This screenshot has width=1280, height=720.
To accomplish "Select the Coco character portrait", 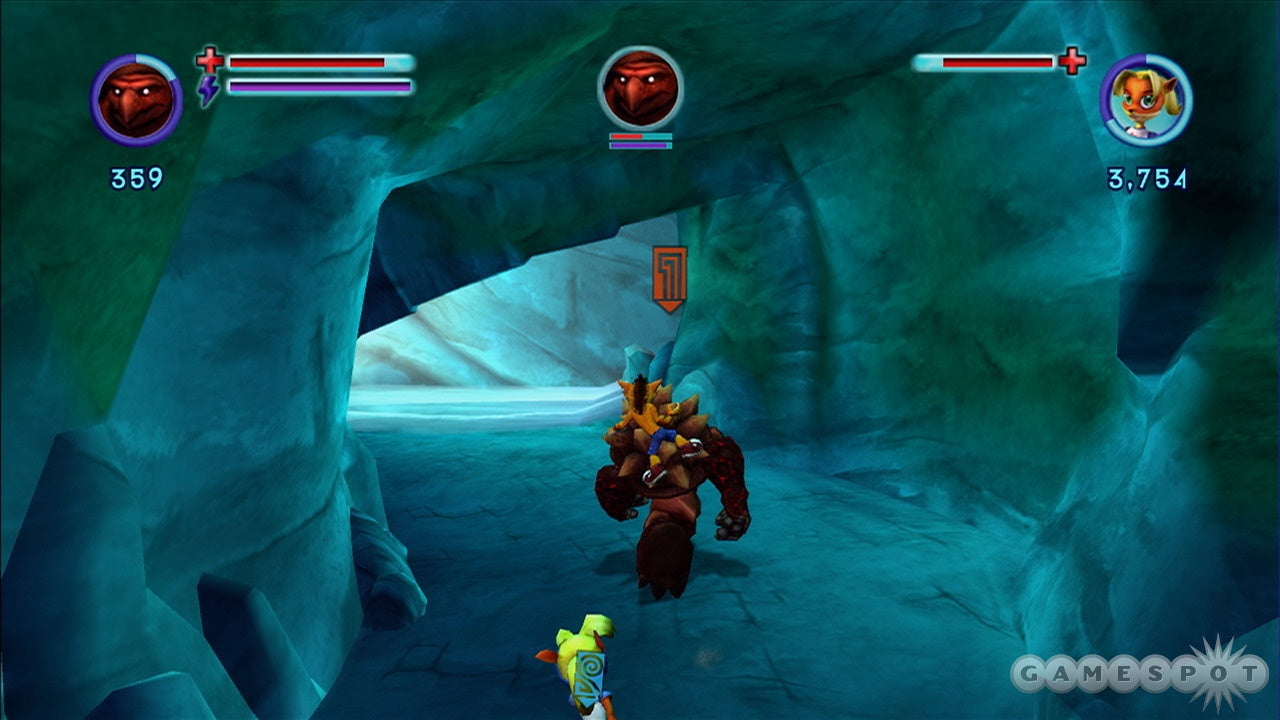I will coord(1146,100).
